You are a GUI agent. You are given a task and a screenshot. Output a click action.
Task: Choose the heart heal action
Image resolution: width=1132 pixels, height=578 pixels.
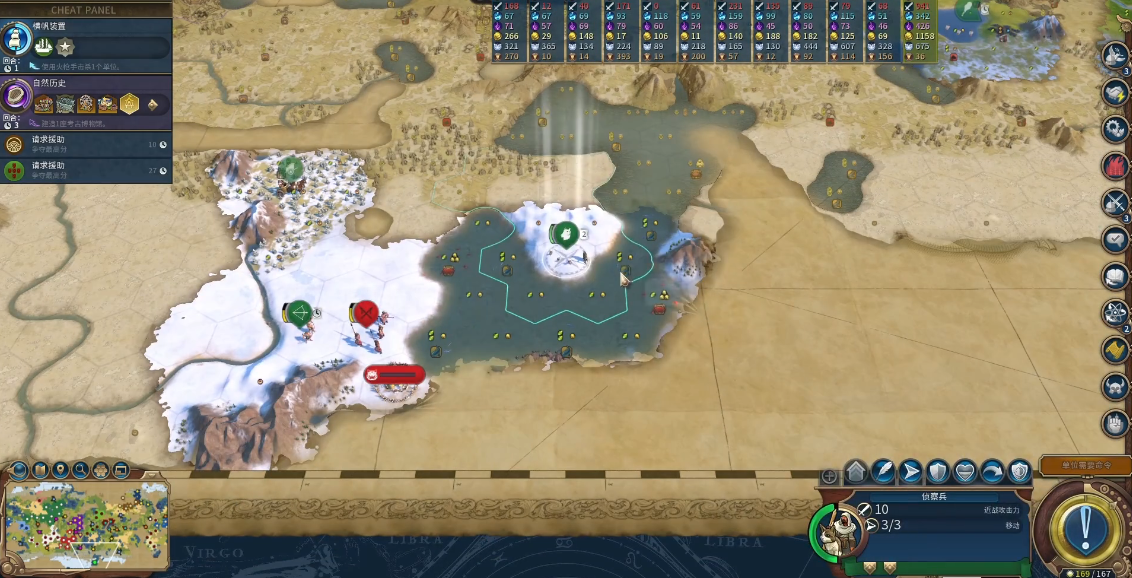pos(965,471)
